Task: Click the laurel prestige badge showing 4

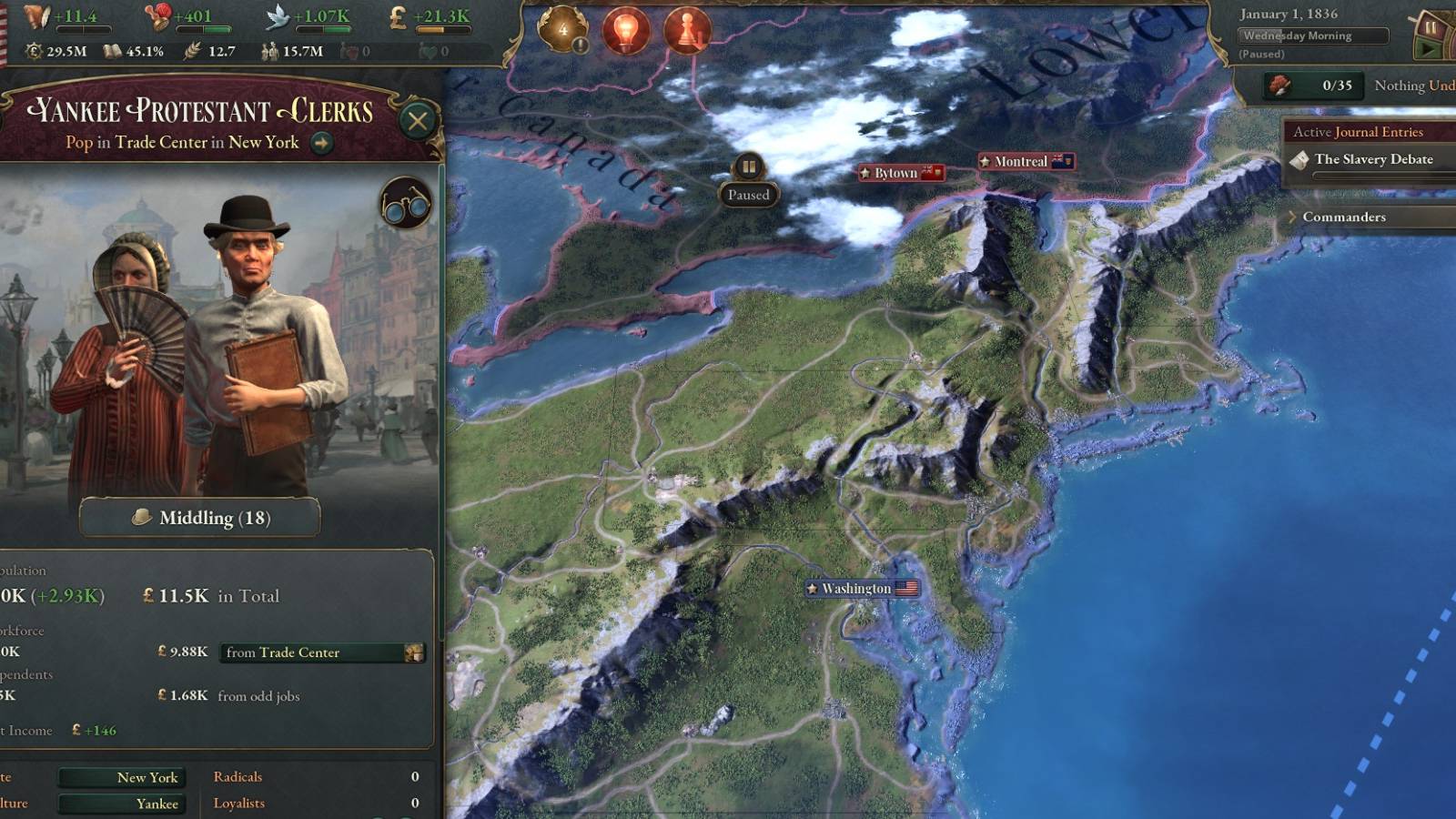Action: (562, 27)
